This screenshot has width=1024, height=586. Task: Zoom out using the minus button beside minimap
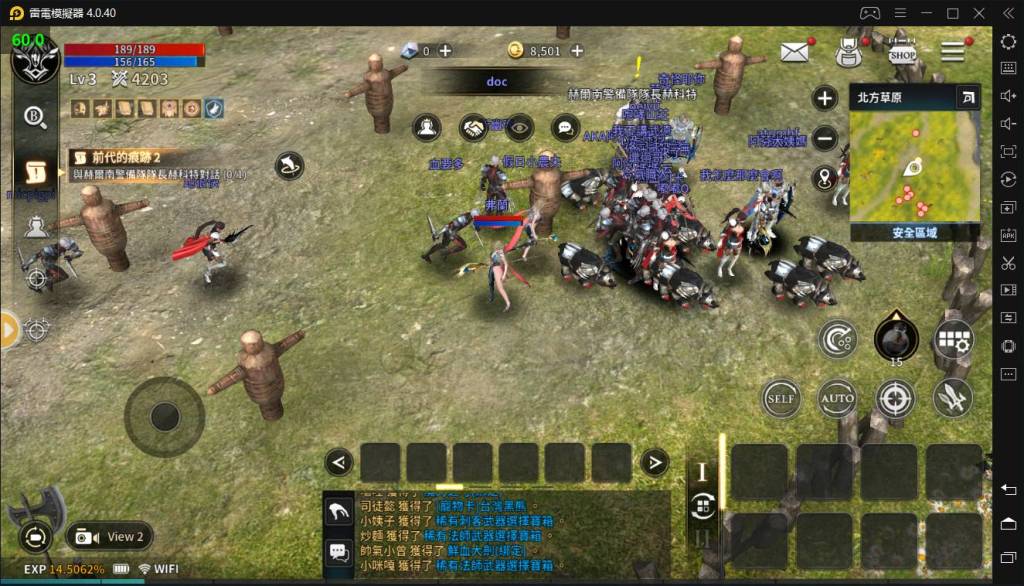tap(825, 139)
